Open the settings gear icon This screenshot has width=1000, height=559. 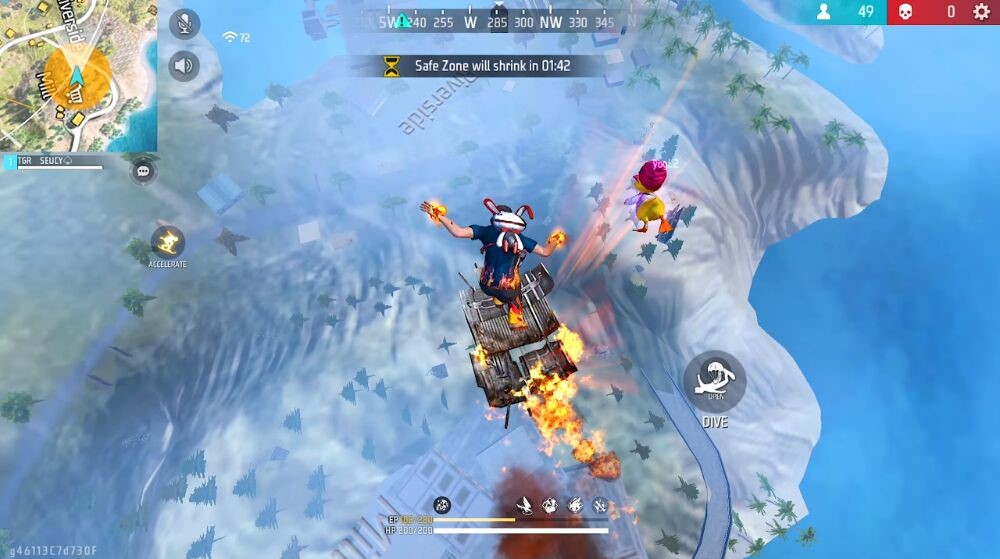[x=981, y=12]
